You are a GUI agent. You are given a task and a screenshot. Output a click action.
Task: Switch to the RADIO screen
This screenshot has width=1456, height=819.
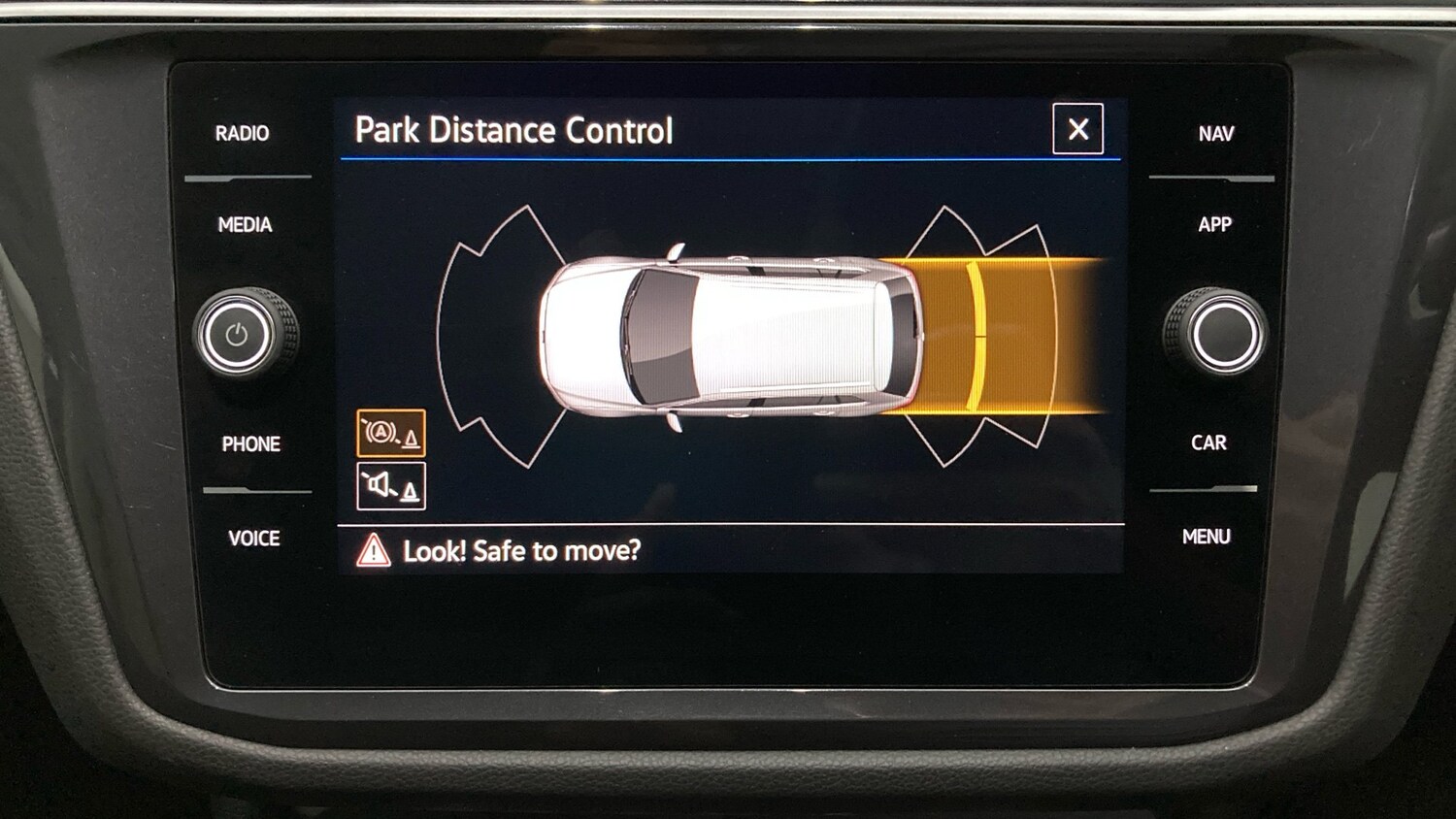(x=245, y=133)
